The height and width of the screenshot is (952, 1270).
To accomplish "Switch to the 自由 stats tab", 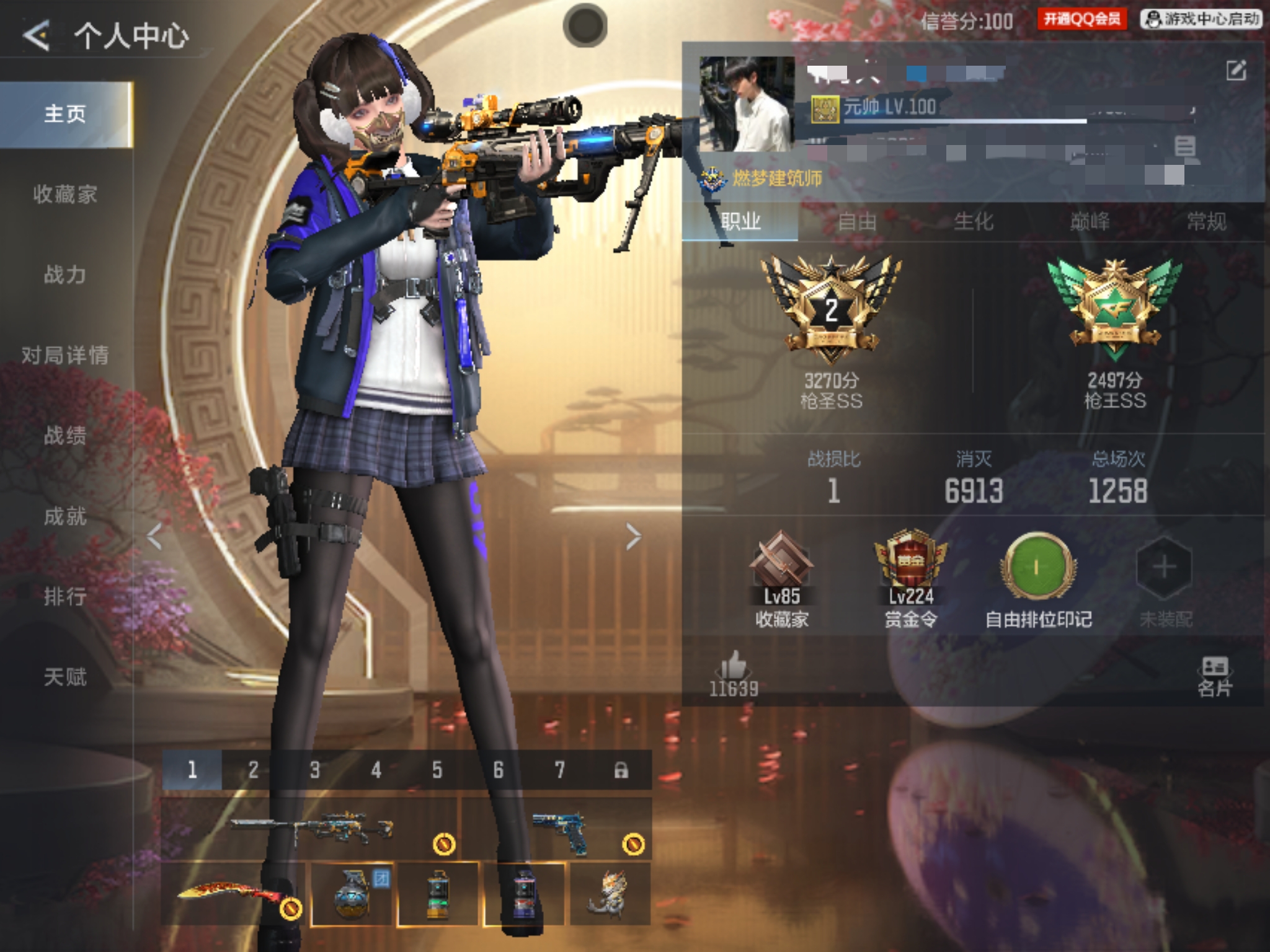I will [x=857, y=221].
